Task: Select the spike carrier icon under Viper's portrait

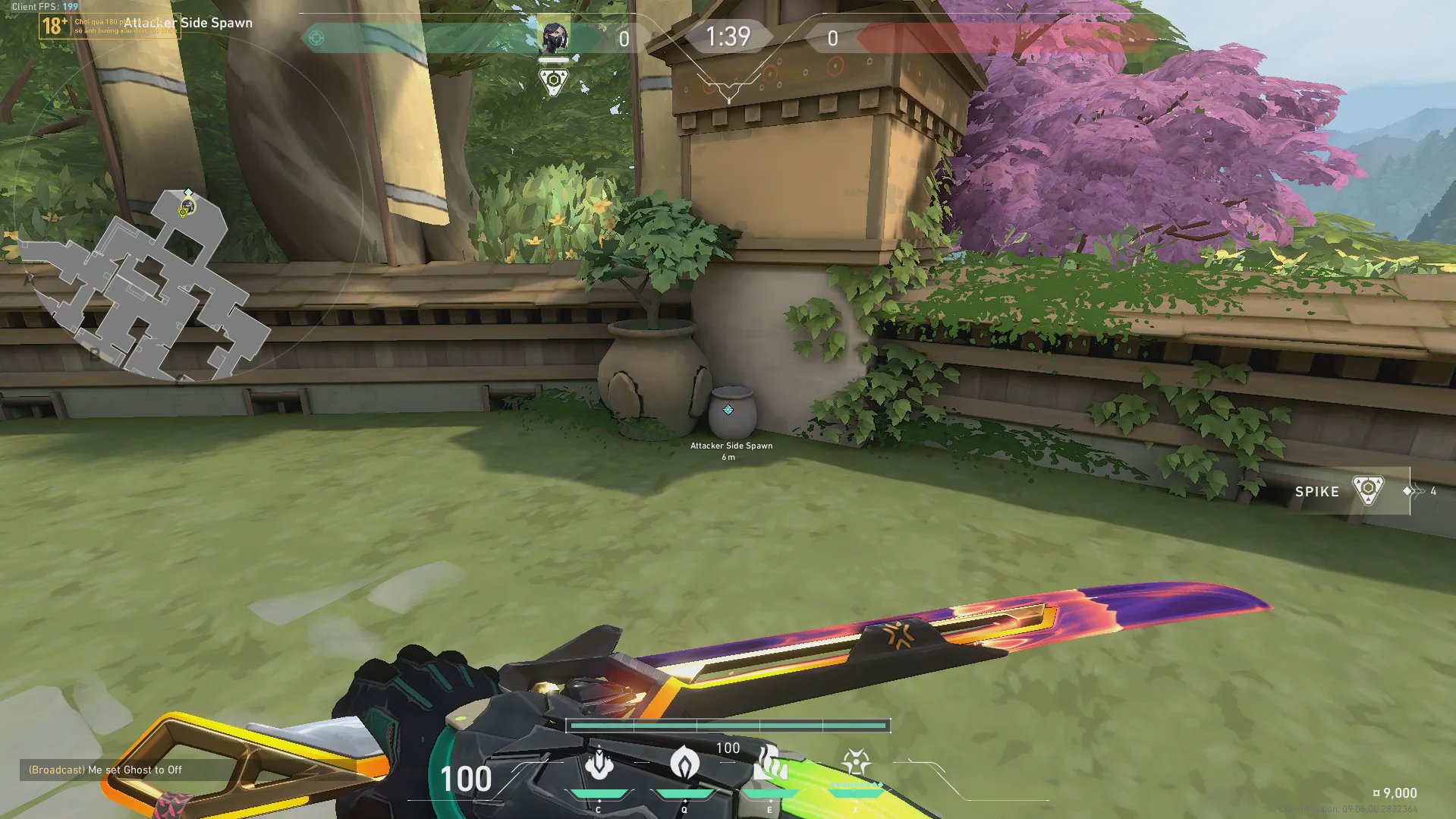Action: [x=553, y=81]
